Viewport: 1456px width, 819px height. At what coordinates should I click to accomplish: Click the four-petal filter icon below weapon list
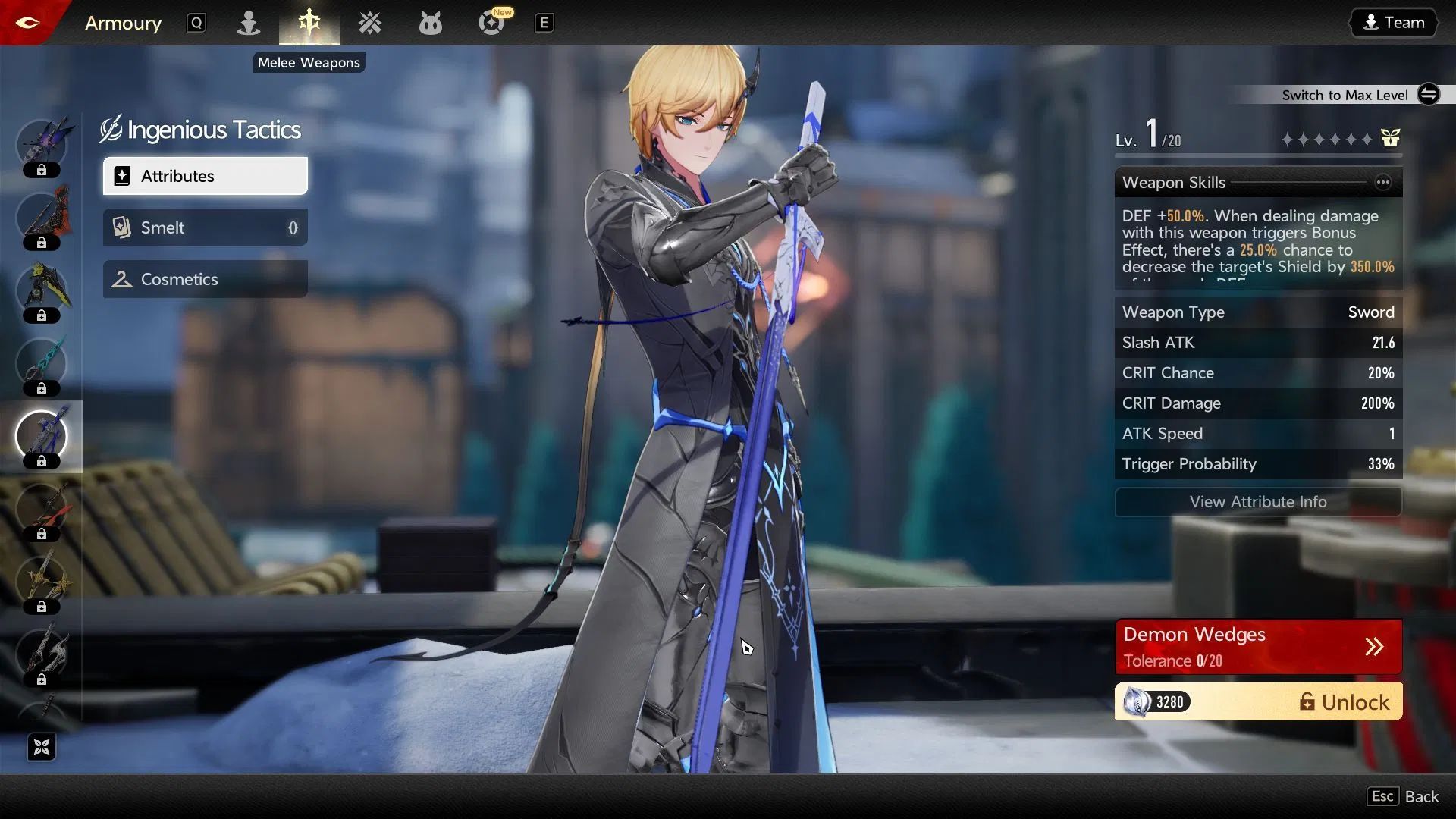[x=42, y=748]
